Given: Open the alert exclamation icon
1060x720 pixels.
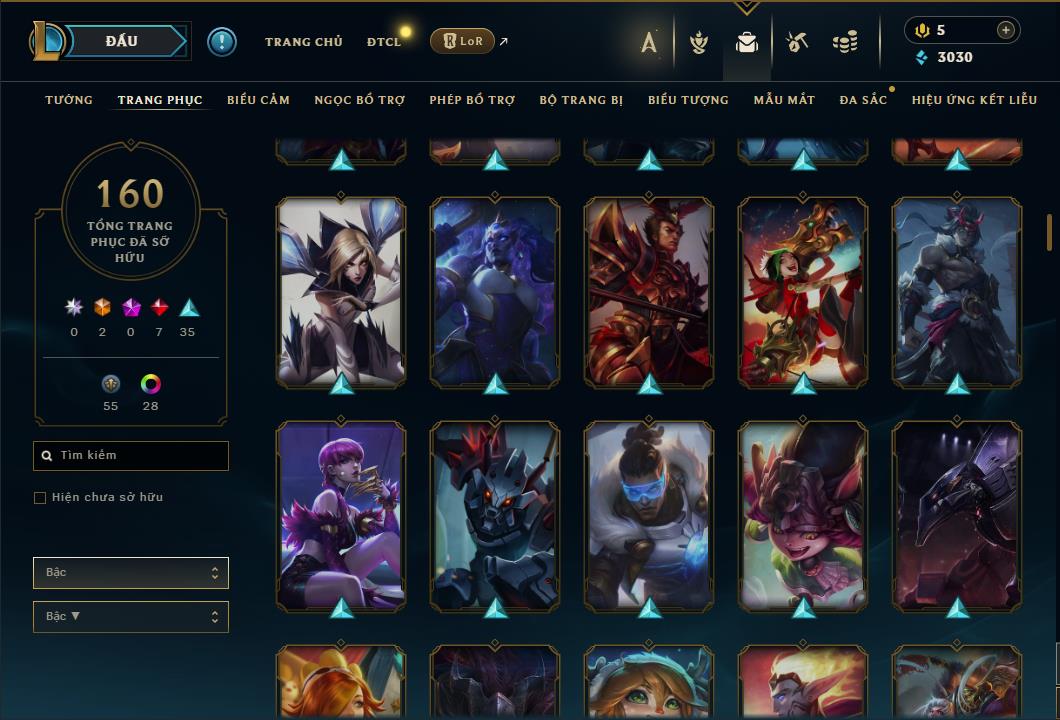Looking at the screenshot, I should coord(221,41).
